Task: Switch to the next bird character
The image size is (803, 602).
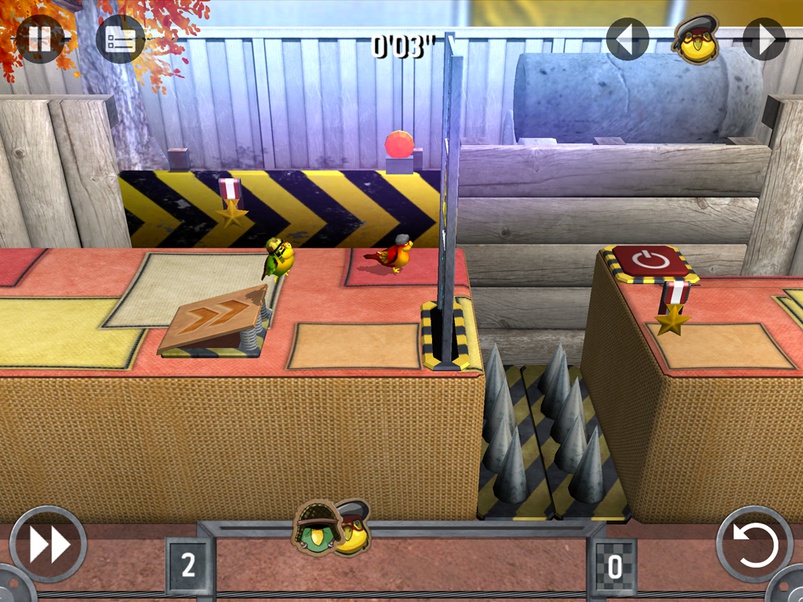Action: [763, 40]
